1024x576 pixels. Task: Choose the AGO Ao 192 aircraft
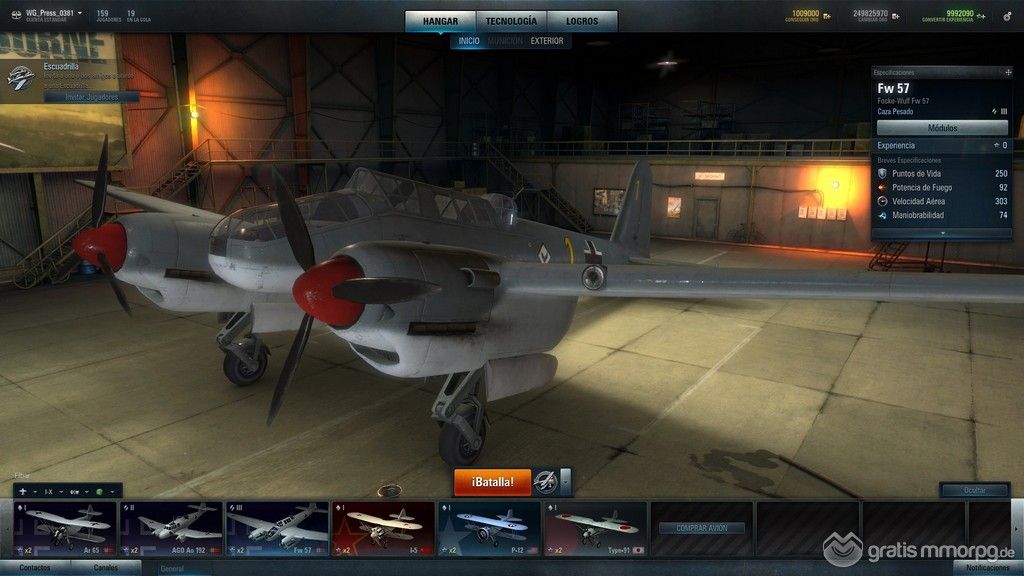170,528
